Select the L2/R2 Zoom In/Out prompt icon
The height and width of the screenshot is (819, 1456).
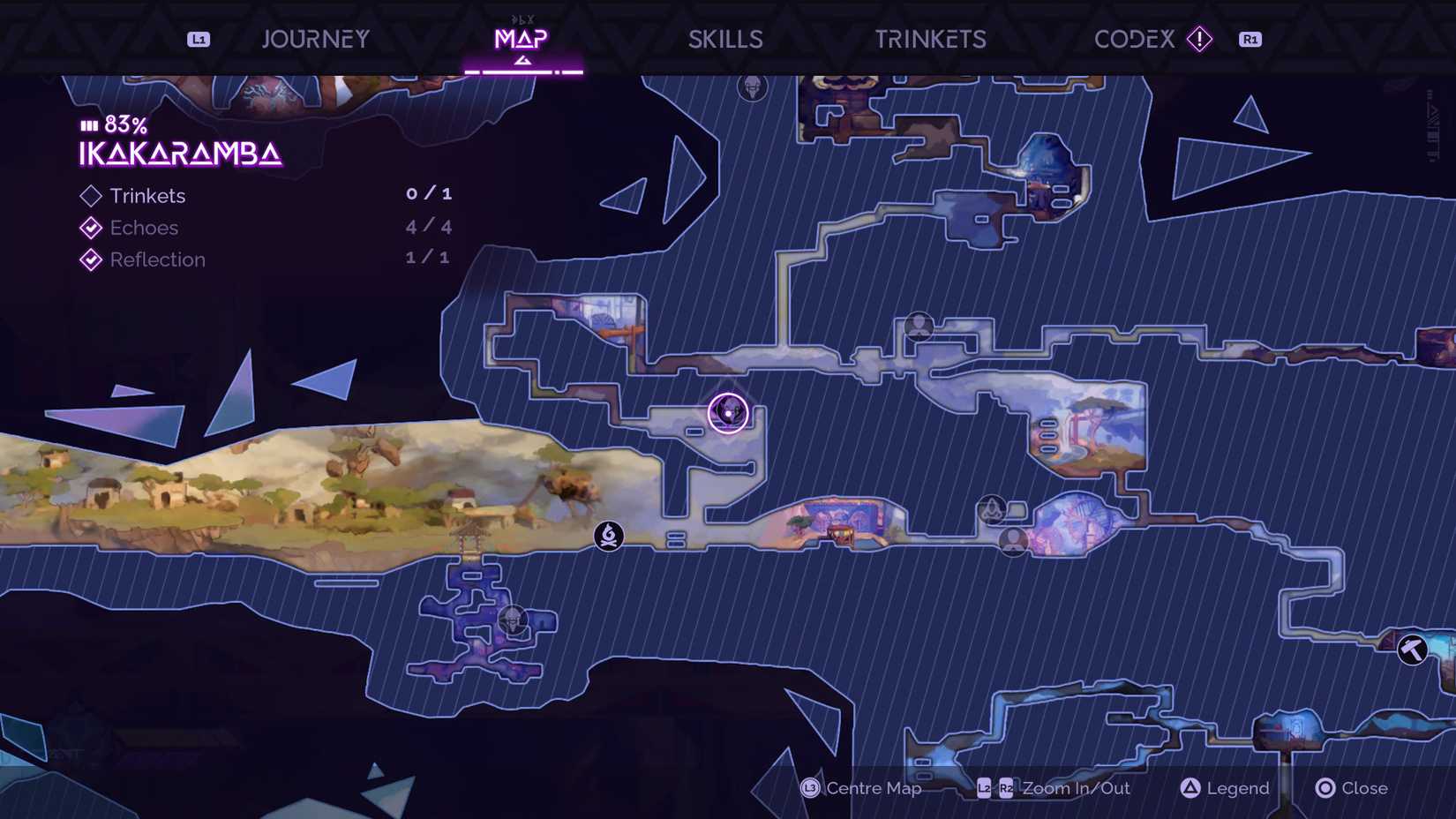(x=996, y=788)
